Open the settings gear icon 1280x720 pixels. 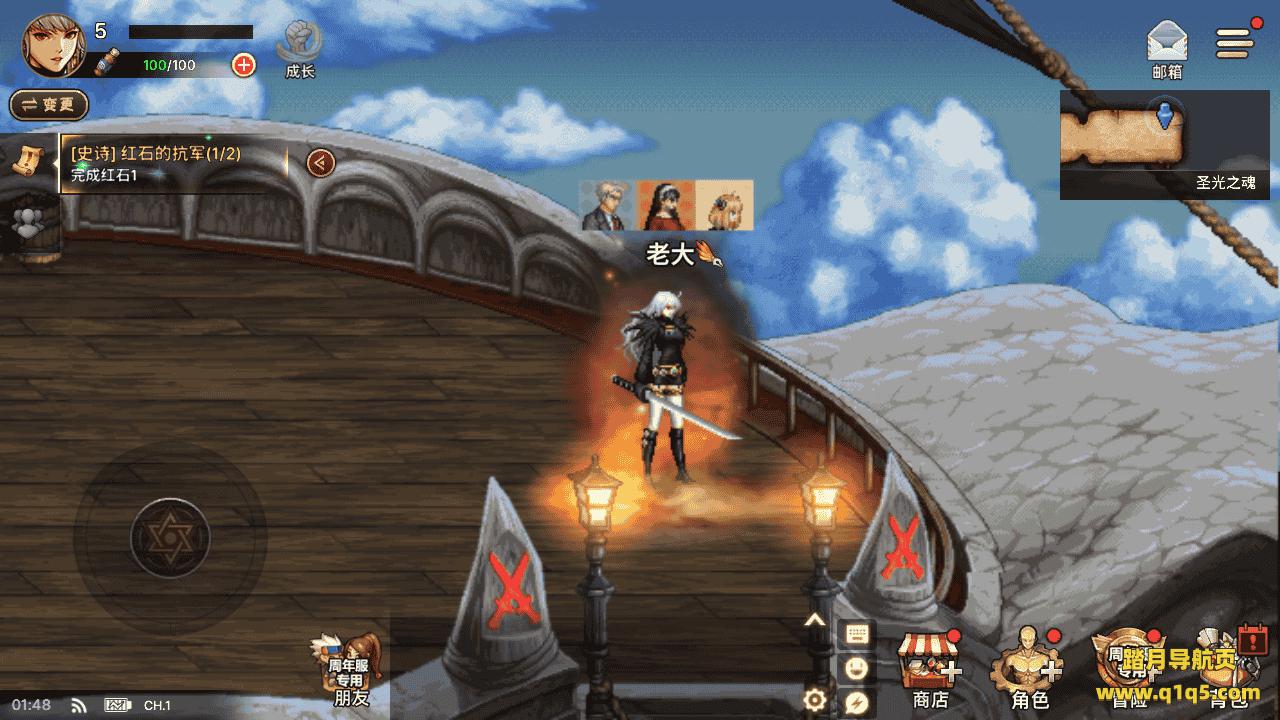(x=815, y=699)
